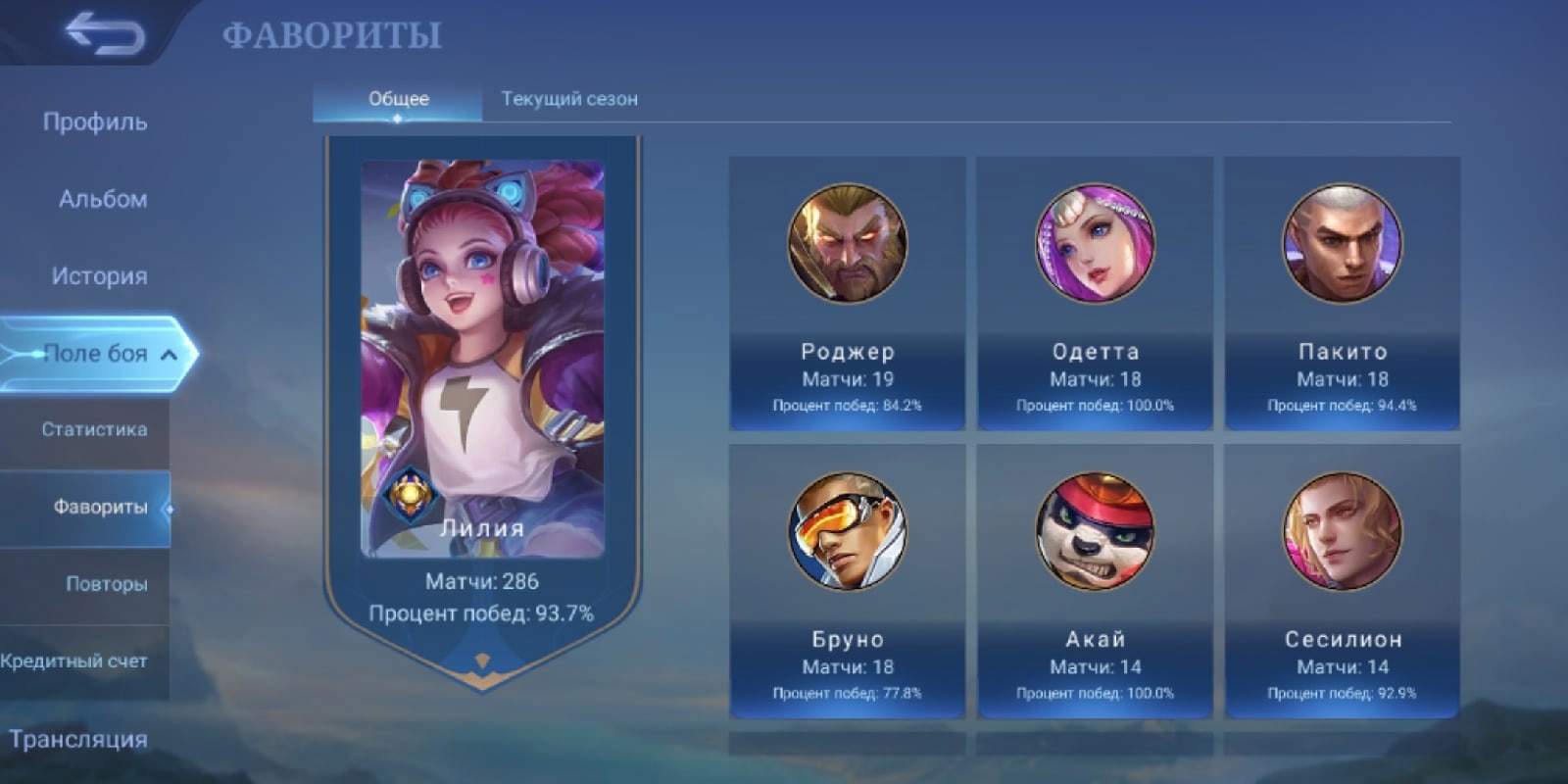Switch to the Общее tab
Screen dimensions: 1568x784
click(x=398, y=99)
